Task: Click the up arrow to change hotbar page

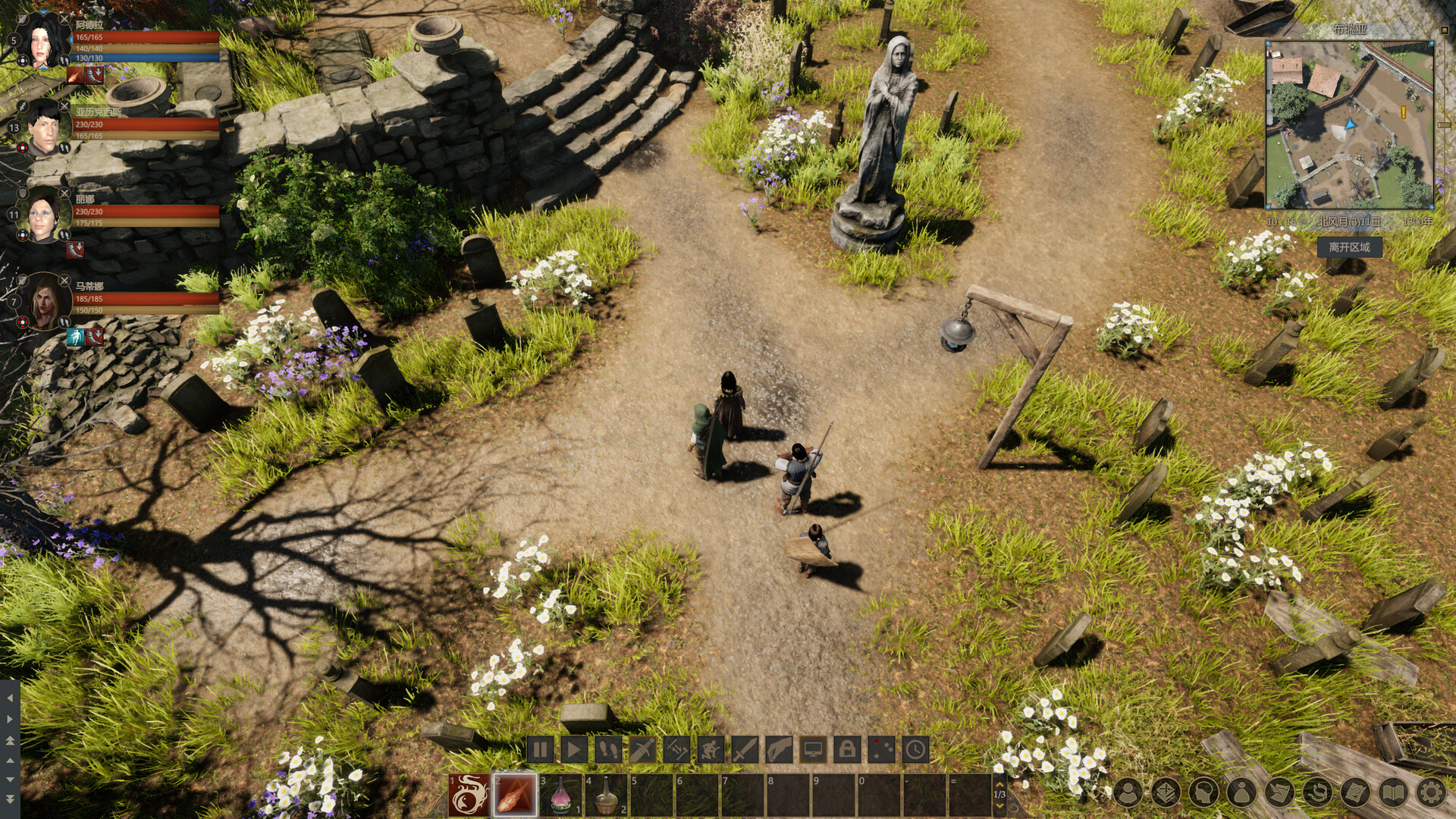Action: pyautogui.click(x=999, y=786)
